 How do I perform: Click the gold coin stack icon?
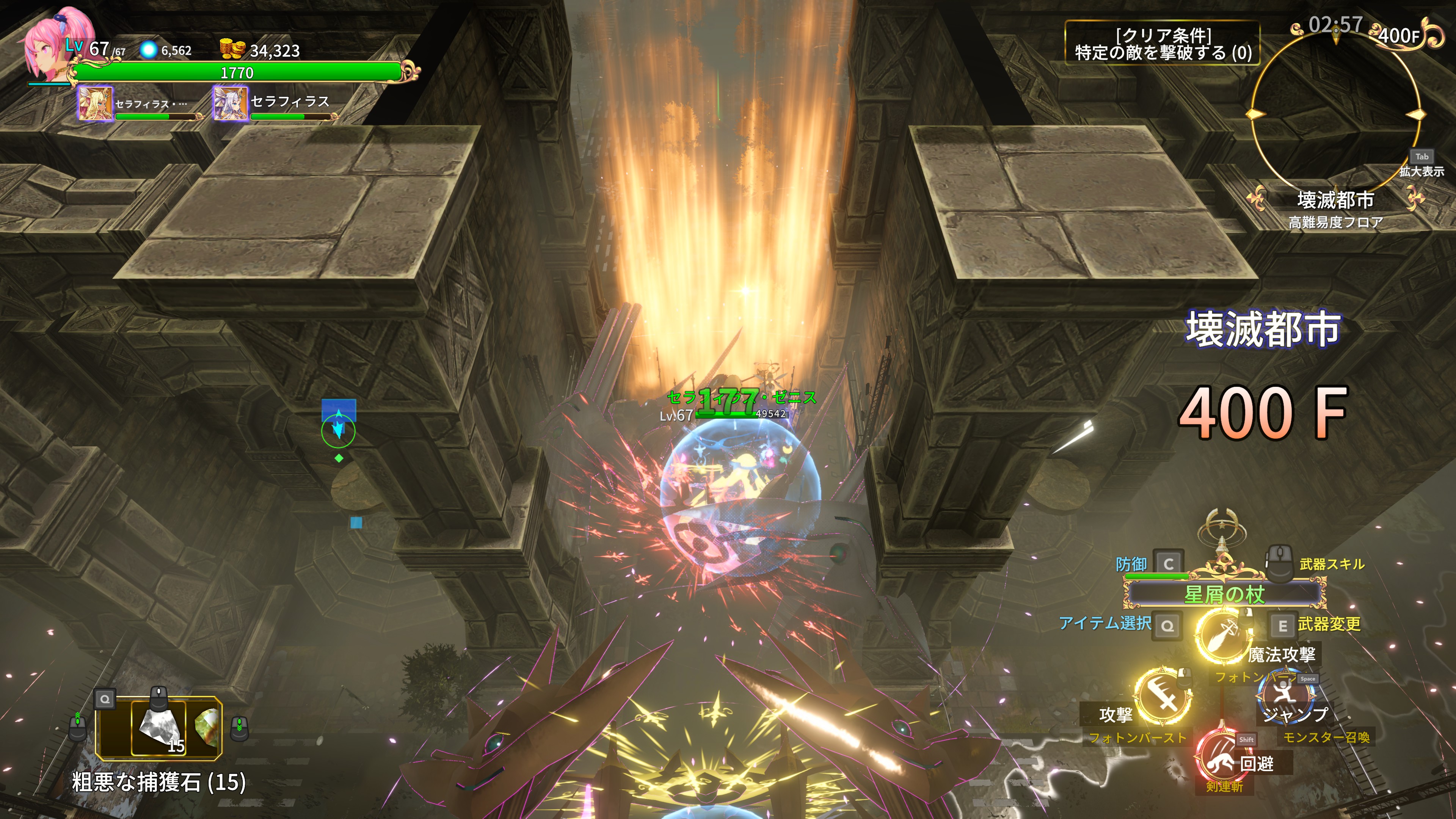click(232, 50)
